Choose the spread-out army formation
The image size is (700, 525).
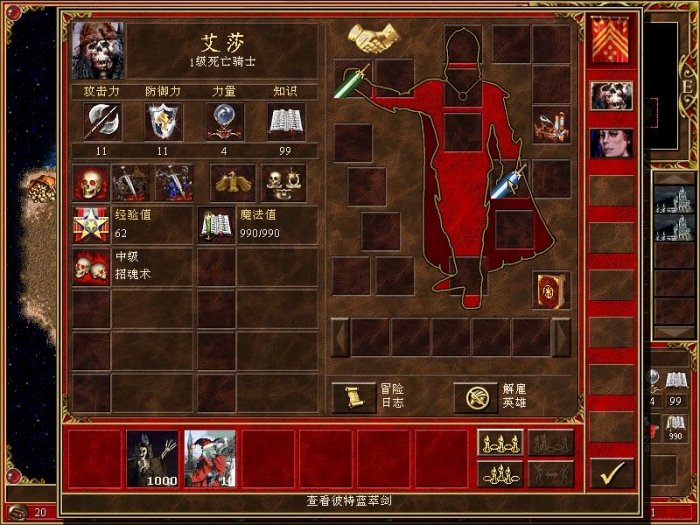pyautogui.click(x=500, y=443)
